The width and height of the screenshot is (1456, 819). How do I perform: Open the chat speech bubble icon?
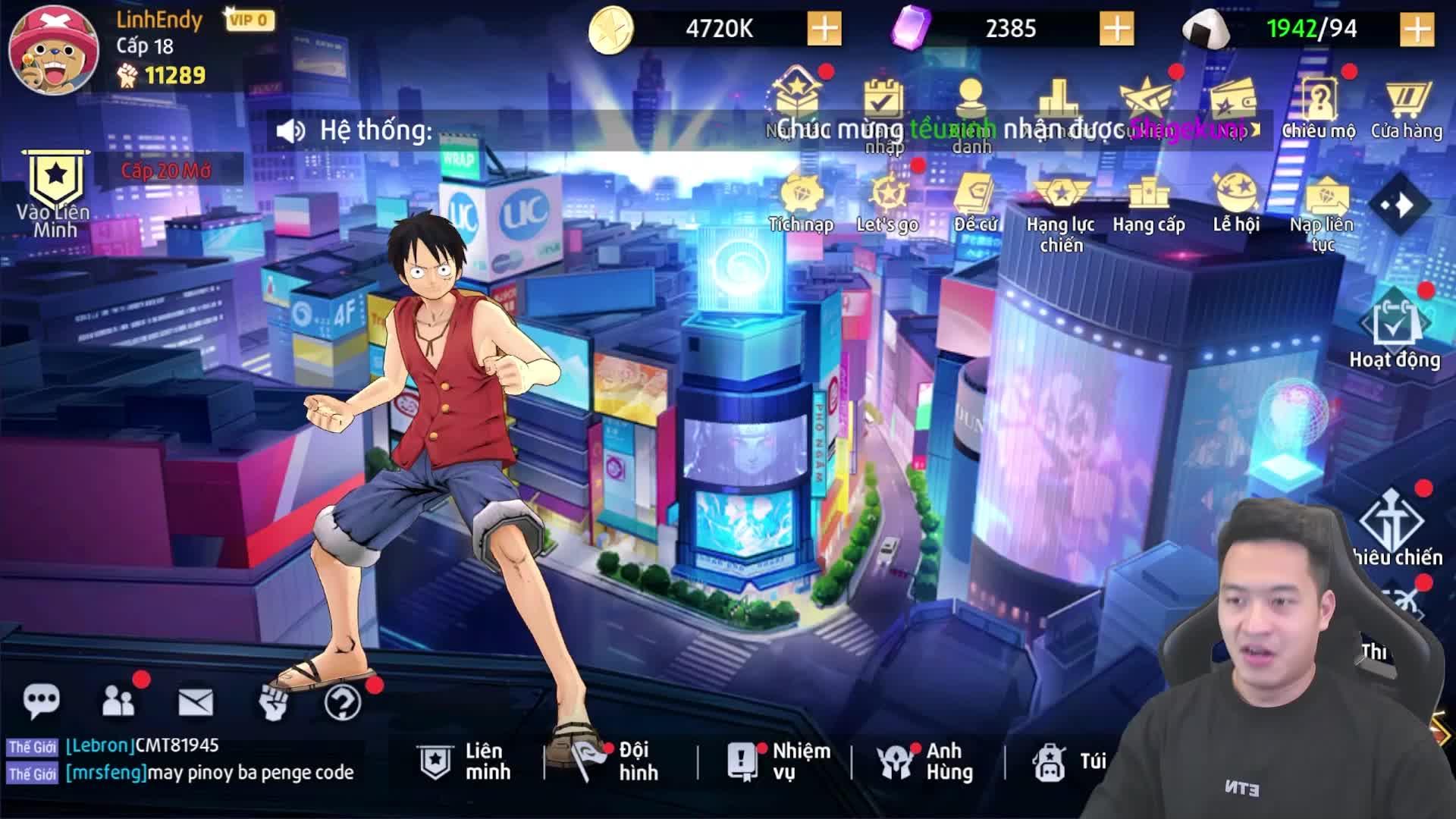click(41, 701)
